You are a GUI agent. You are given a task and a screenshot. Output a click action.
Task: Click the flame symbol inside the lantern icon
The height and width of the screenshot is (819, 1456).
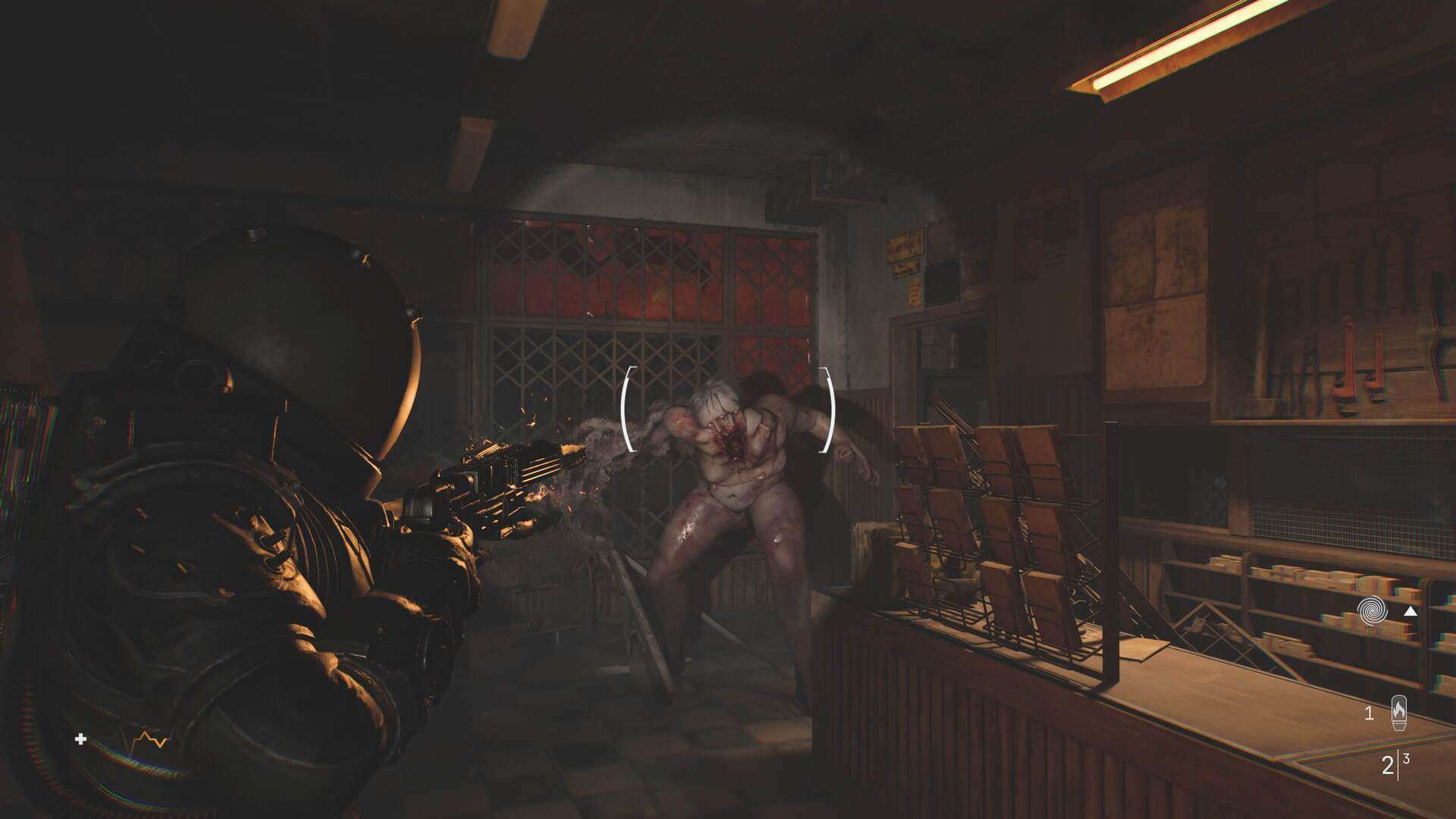pyautogui.click(x=1399, y=707)
